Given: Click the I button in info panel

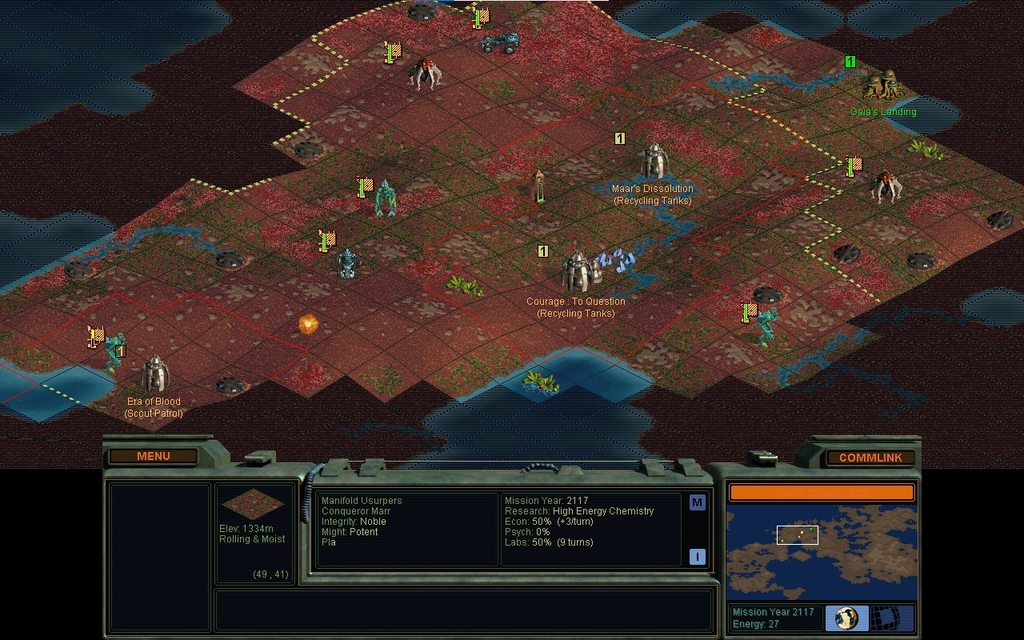Looking at the screenshot, I should pyautogui.click(x=697, y=557).
